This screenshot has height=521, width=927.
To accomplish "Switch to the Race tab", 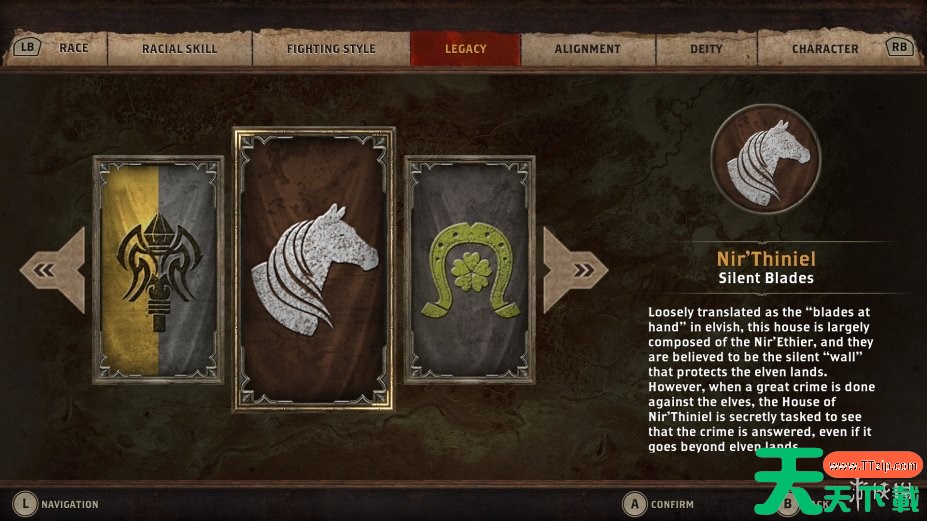I will tap(74, 48).
